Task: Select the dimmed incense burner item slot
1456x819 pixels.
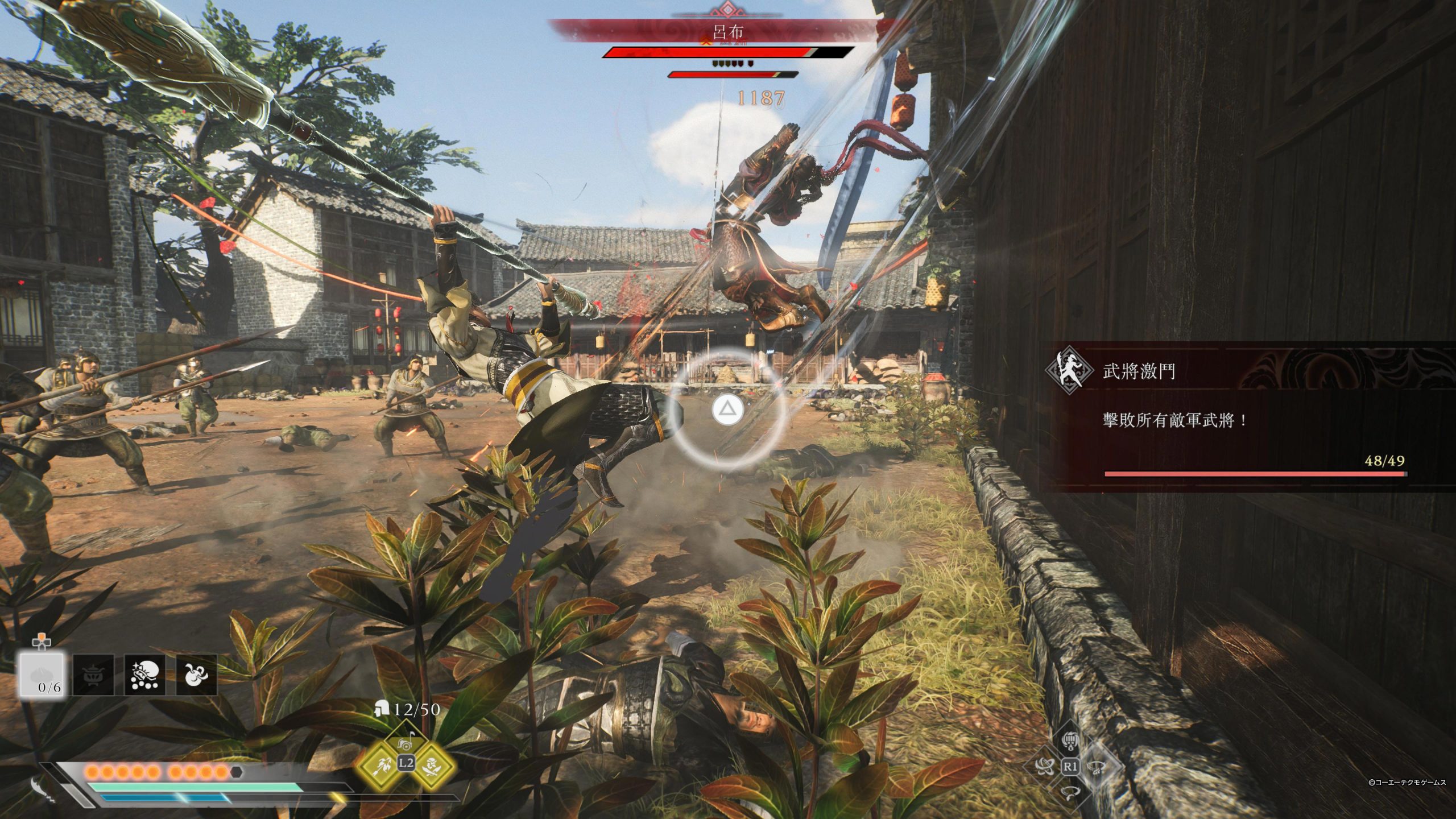Action: [x=93, y=675]
